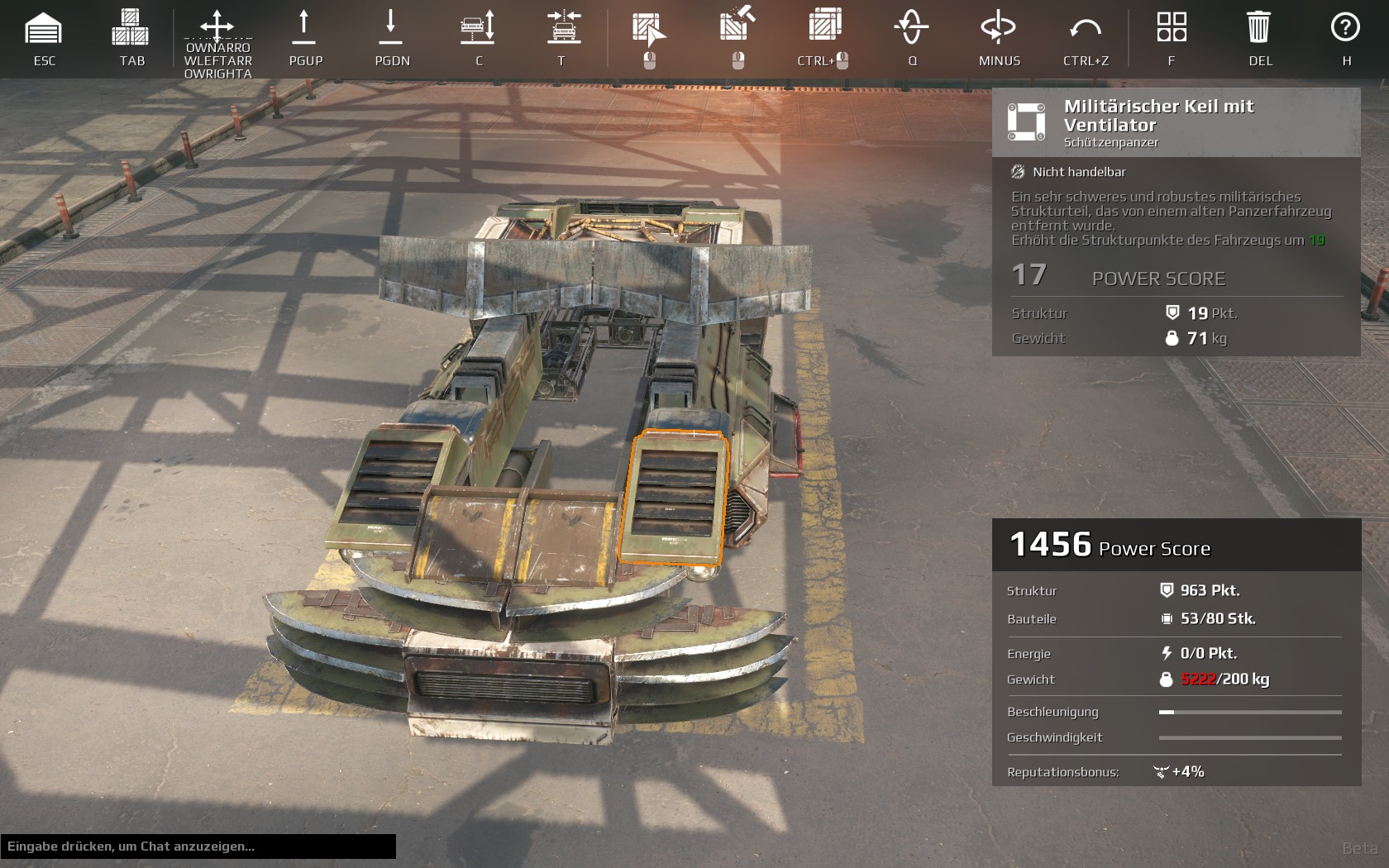Undo the last action with curved arrow
Viewport: 1389px width, 868px height.
(x=1085, y=29)
